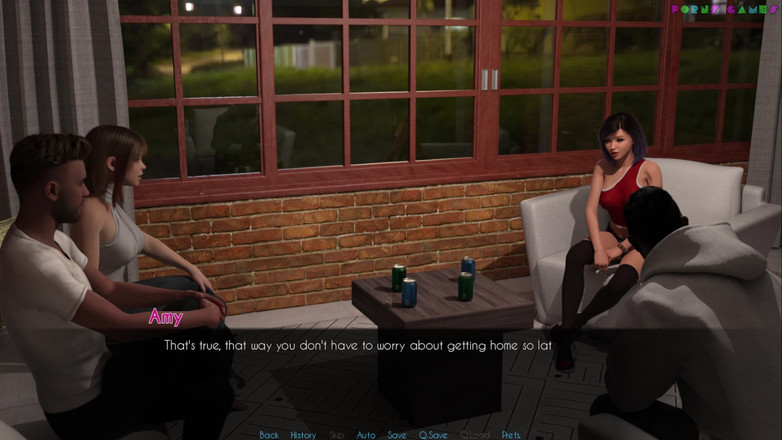
Task: Open the Save game screen
Action: 397,435
